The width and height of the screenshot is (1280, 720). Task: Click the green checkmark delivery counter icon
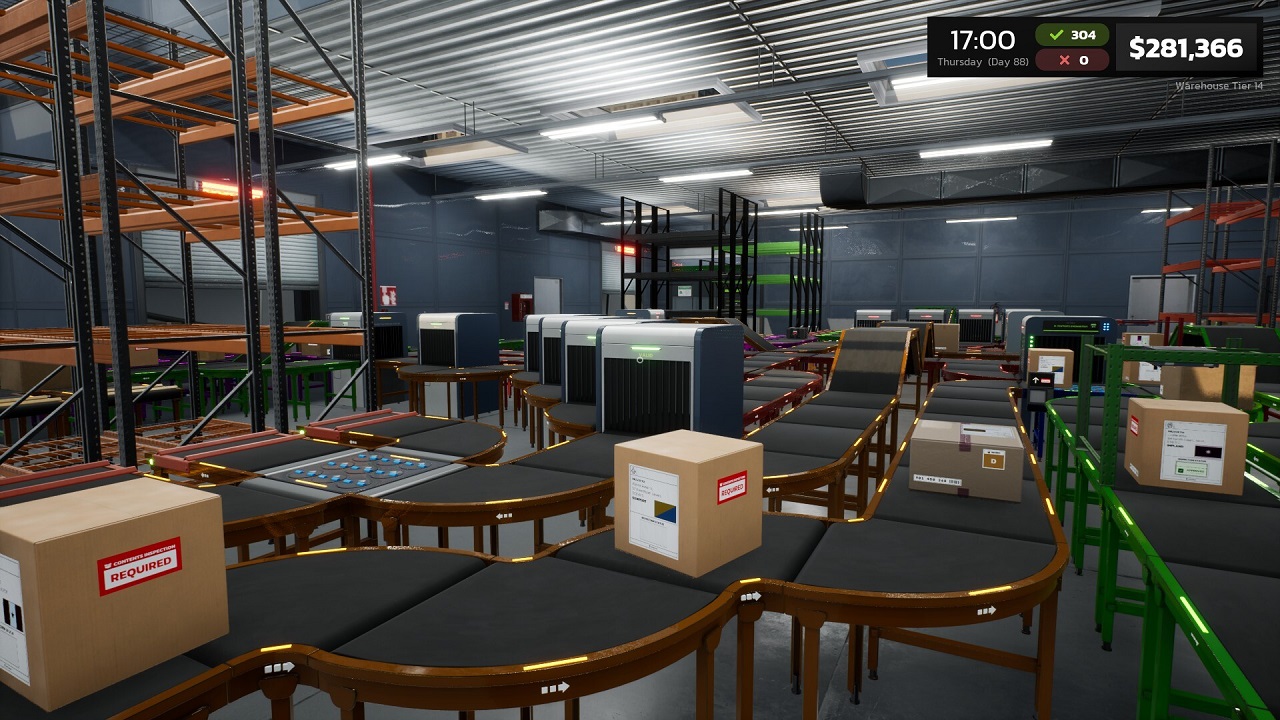(x=1056, y=37)
